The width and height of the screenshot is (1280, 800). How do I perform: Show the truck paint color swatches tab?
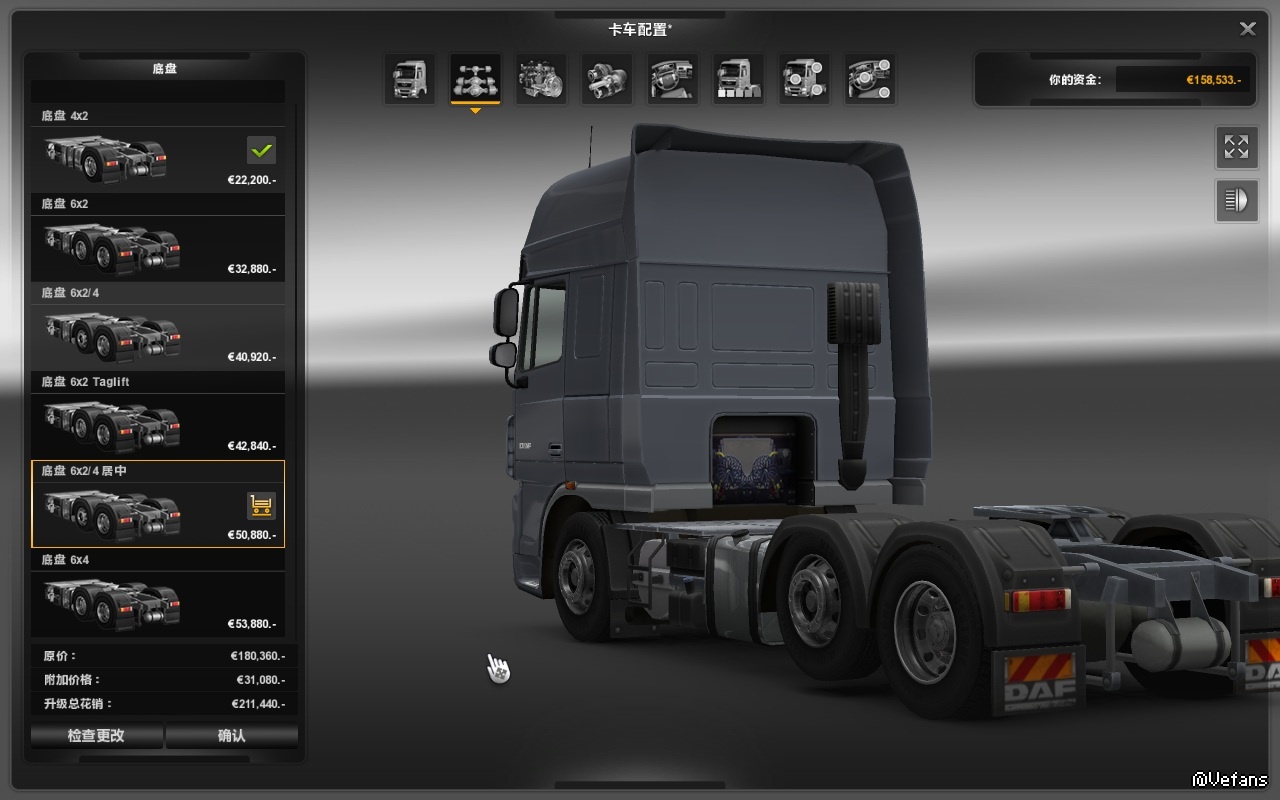coord(738,79)
